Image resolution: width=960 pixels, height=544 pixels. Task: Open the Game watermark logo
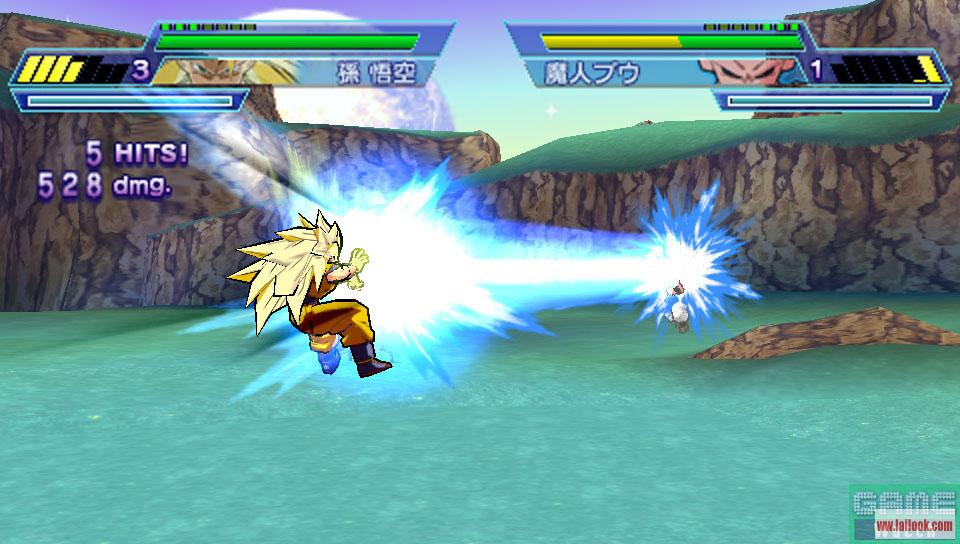tap(903, 513)
